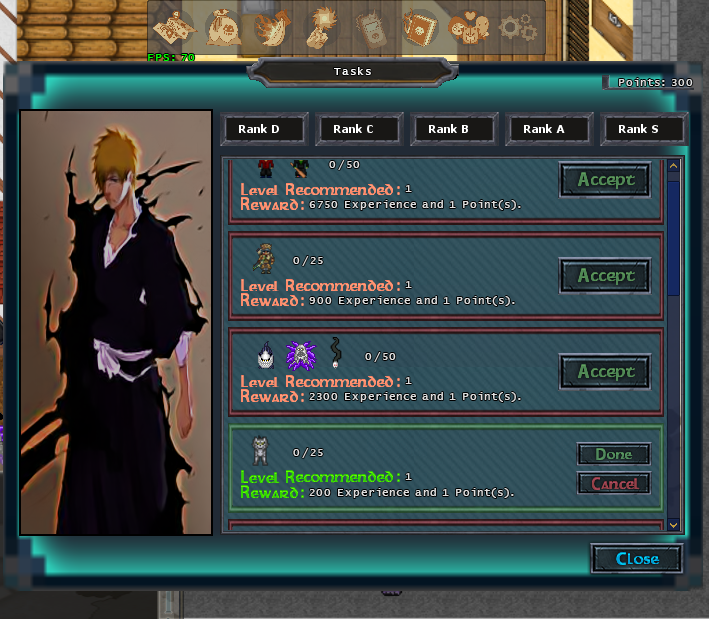
Task: Cancel the active 200 Experience task
Action: 613,484
